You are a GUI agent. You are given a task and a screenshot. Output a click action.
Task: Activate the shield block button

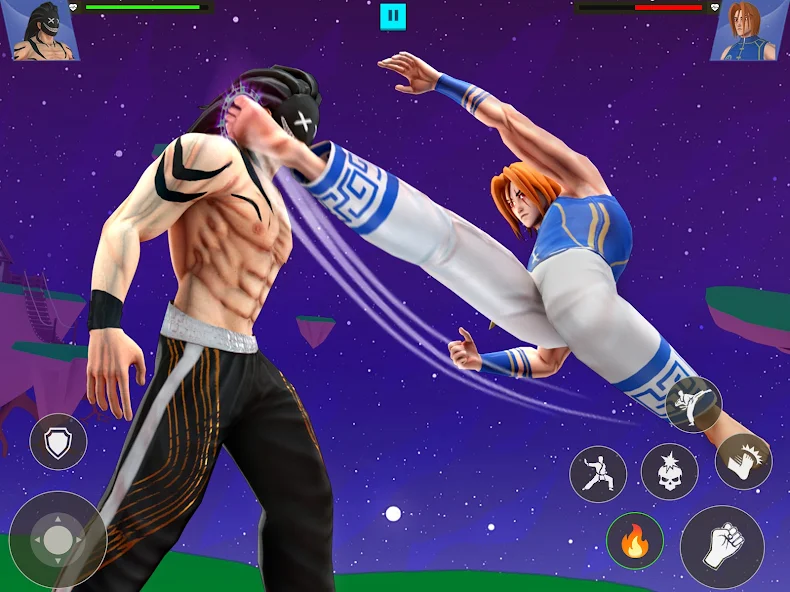[58, 442]
